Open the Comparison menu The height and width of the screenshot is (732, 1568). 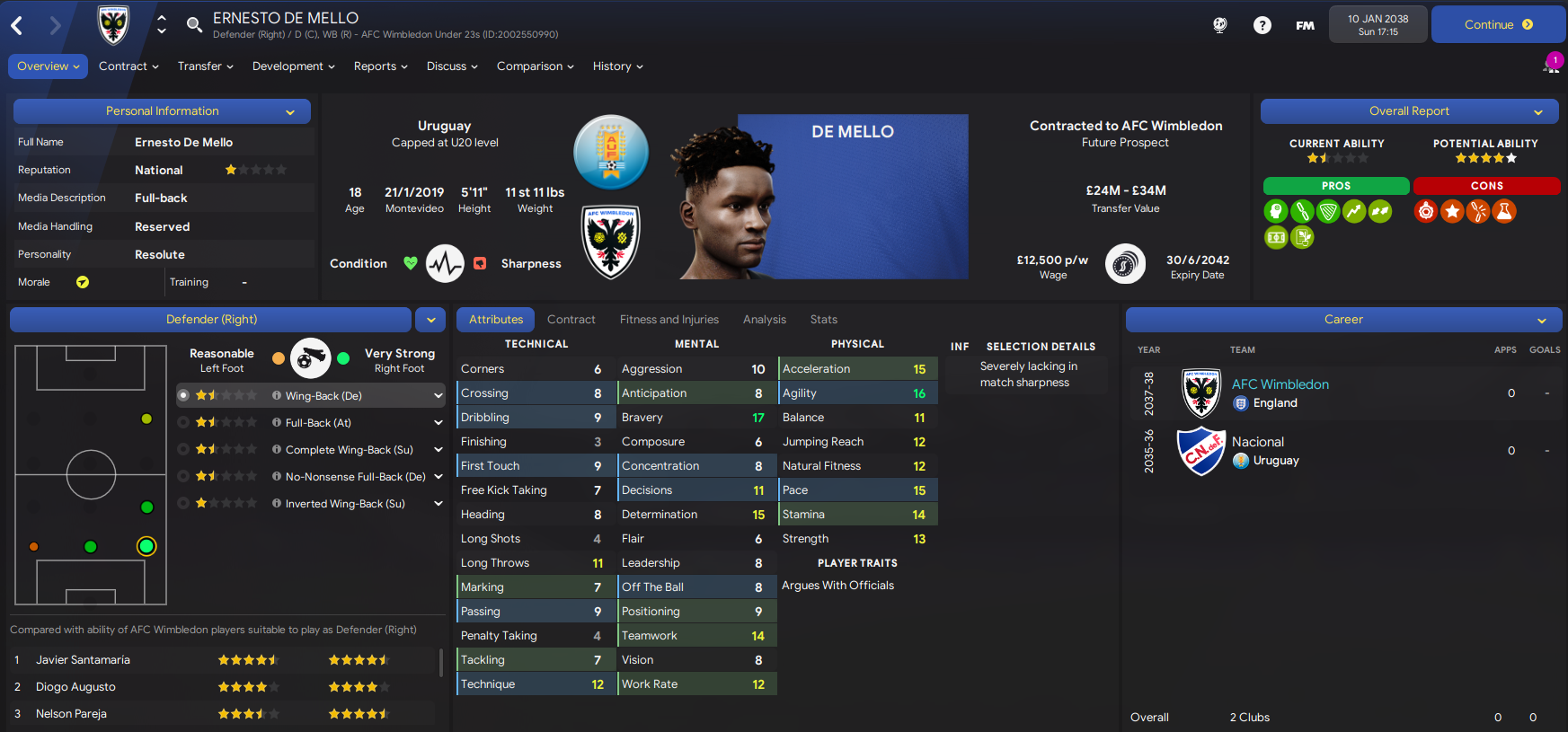pos(535,66)
